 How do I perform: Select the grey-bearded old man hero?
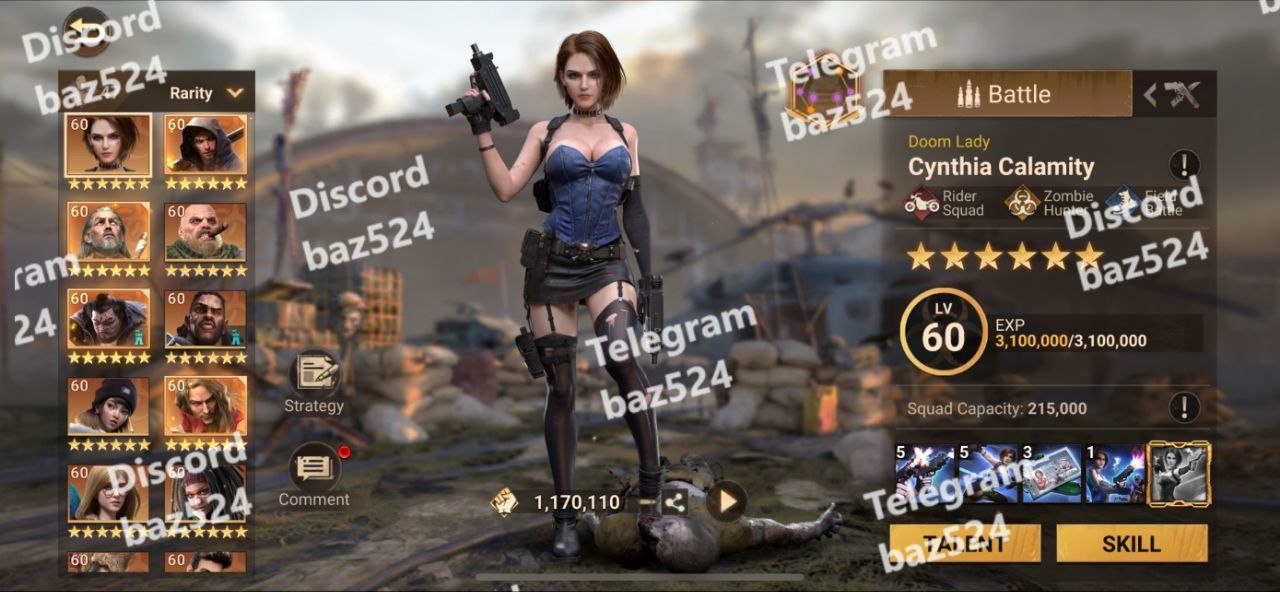(x=108, y=232)
